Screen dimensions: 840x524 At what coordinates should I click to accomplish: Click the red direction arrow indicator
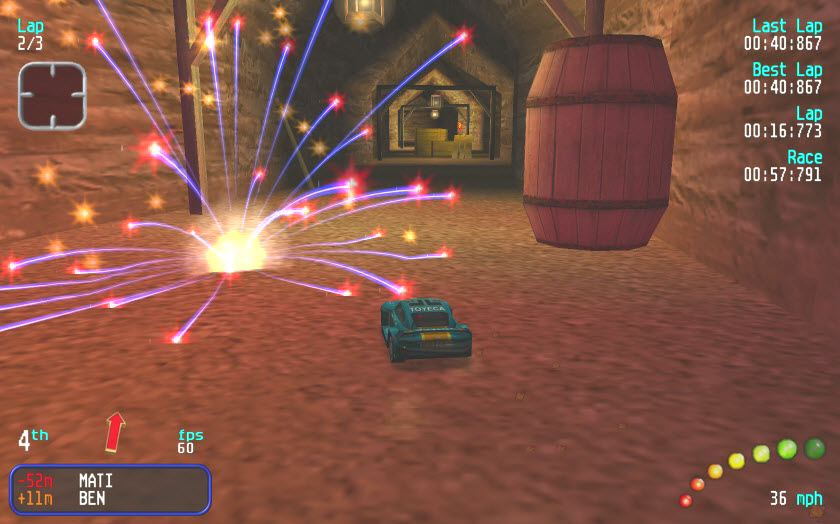point(115,431)
